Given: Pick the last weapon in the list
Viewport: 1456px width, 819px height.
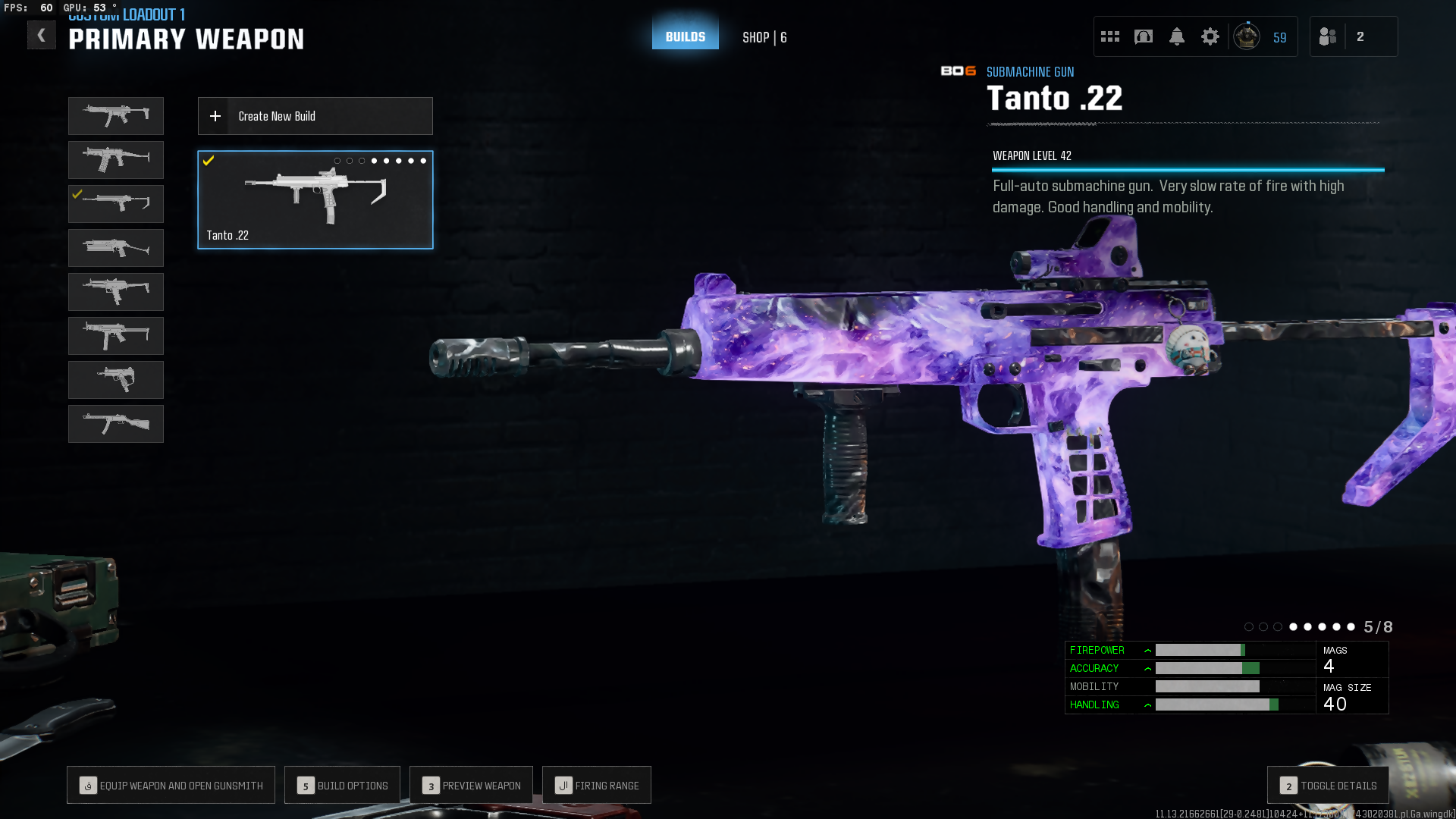Looking at the screenshot, I should click(116, 424).
